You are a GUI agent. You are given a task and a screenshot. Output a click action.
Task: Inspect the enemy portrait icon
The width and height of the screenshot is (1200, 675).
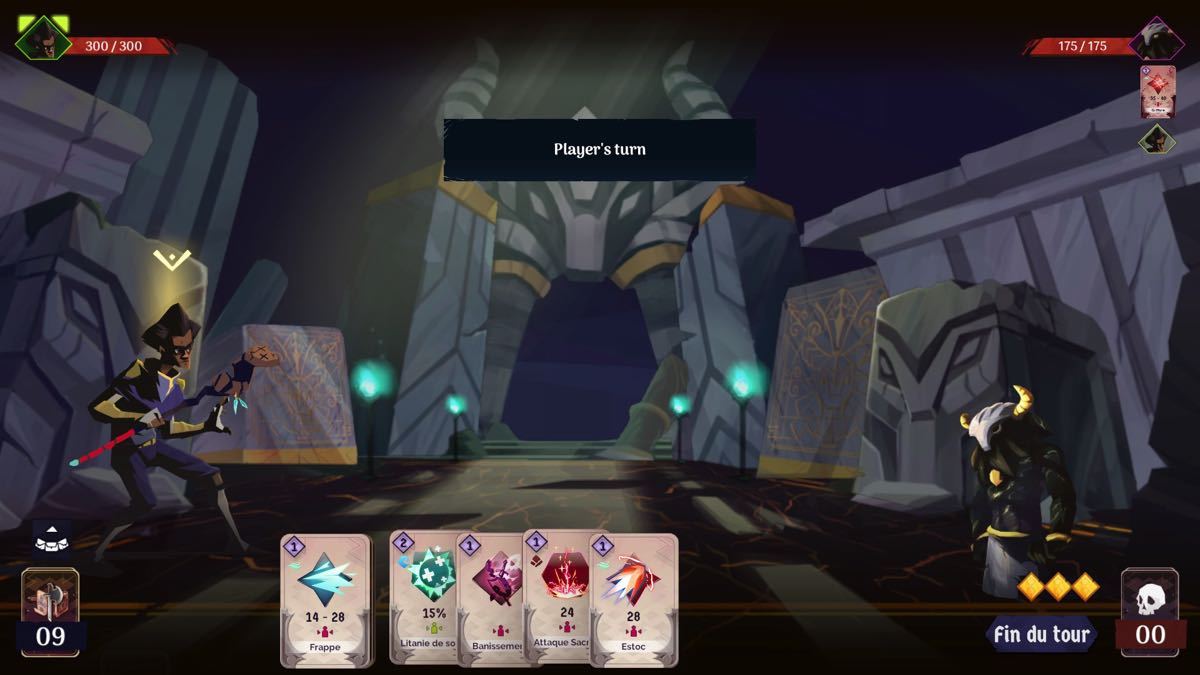[1156, 40]
